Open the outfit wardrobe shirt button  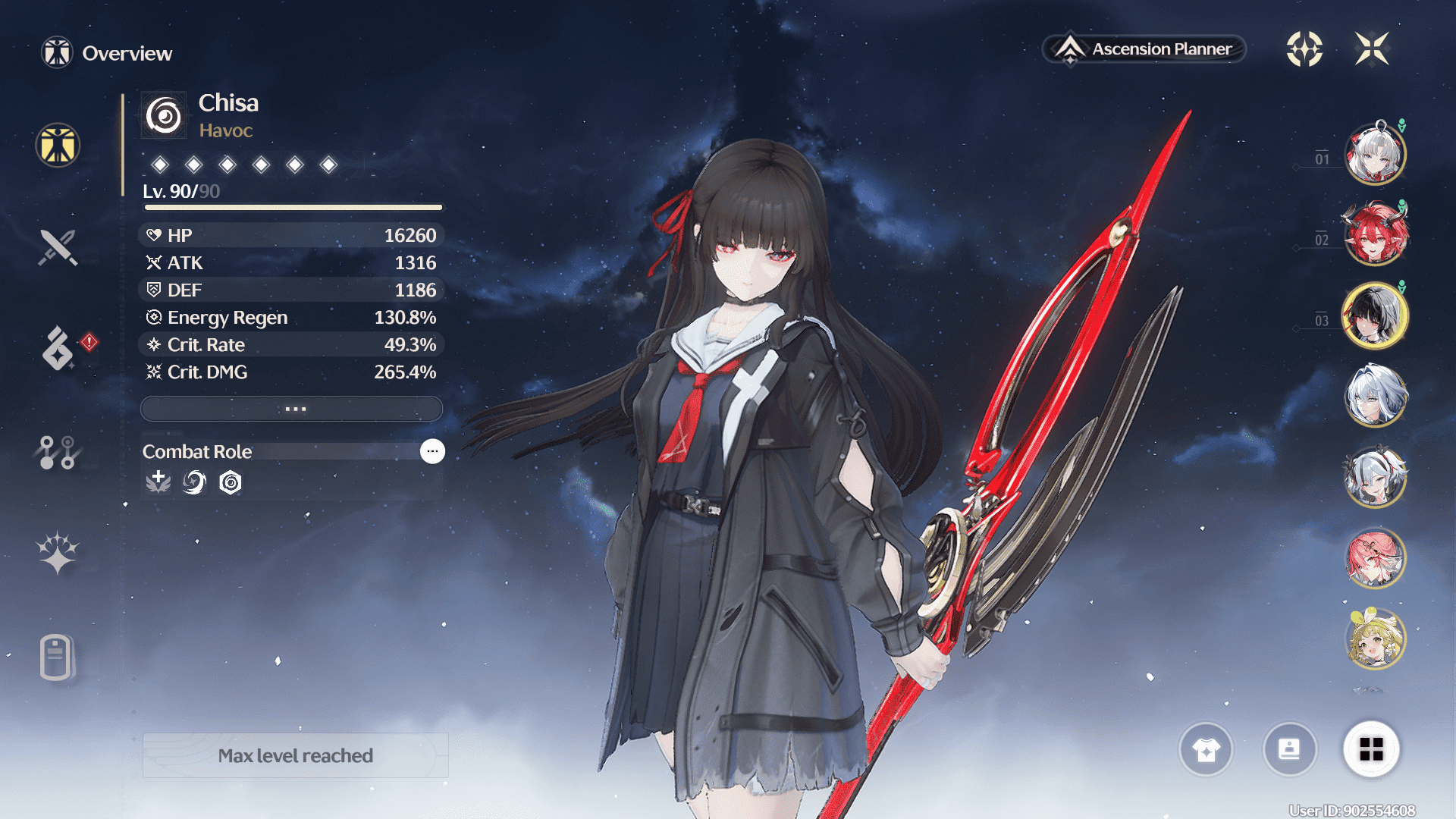click(1206, 750)
